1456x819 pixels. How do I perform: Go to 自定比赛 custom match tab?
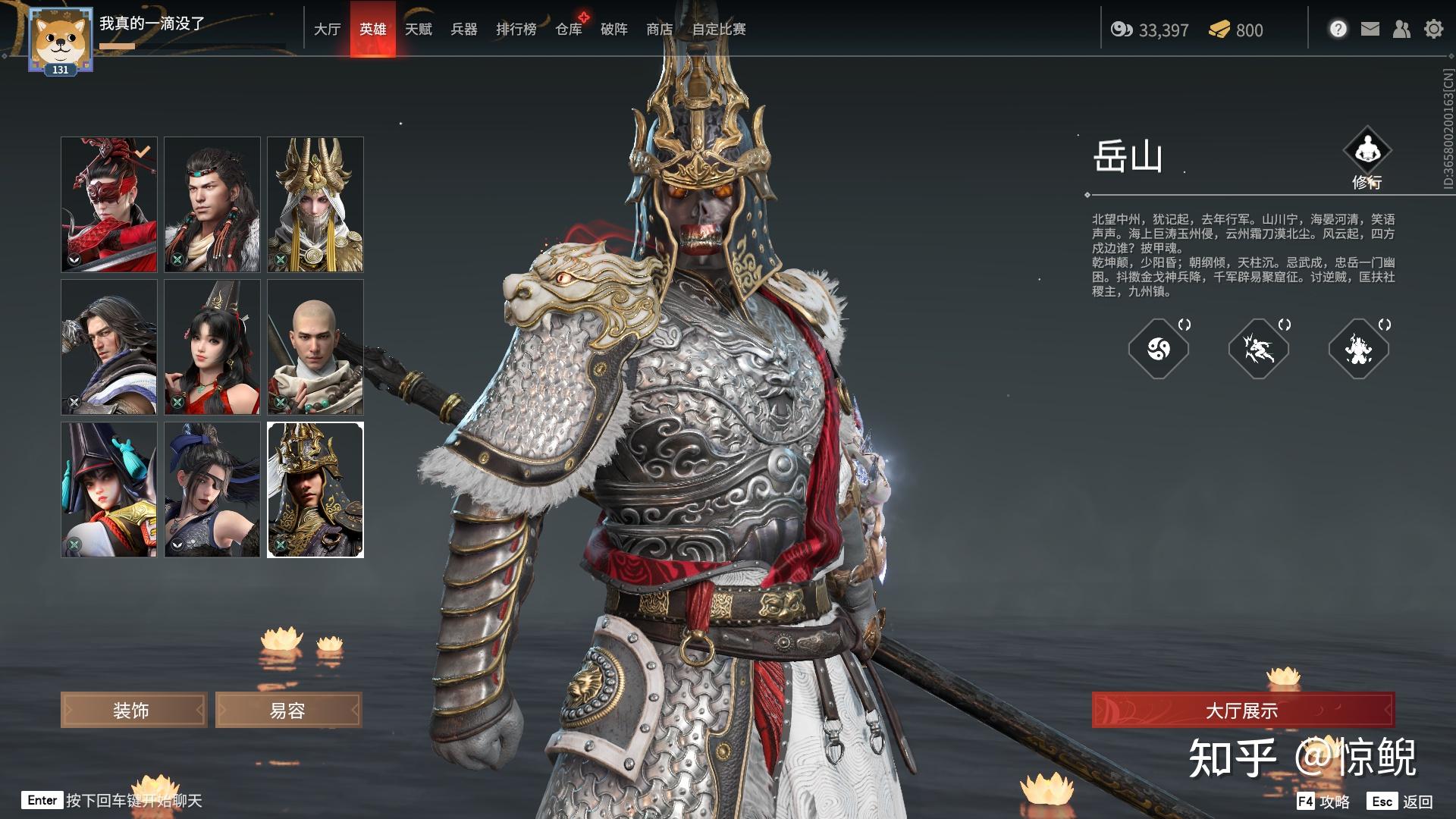[718, 30]
